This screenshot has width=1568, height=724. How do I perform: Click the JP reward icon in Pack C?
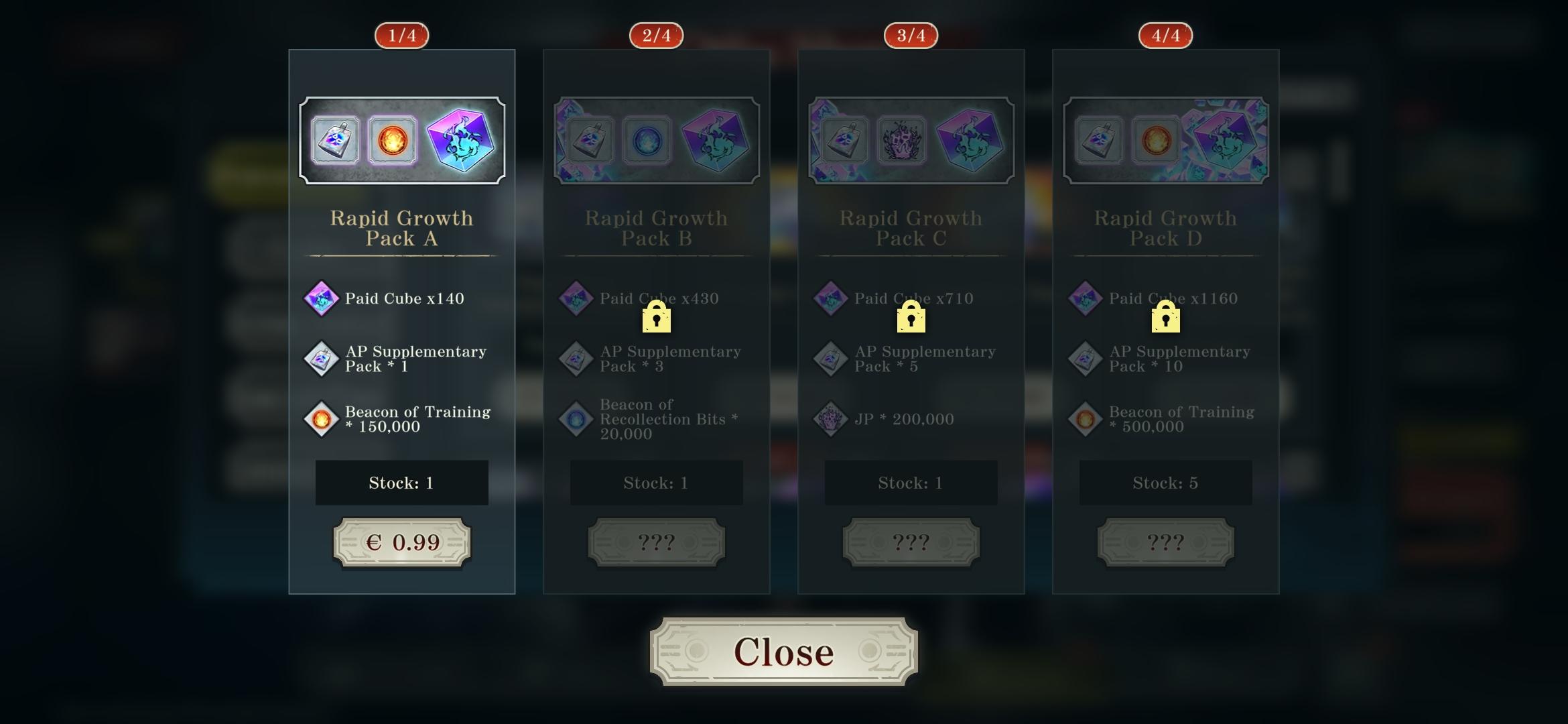click(x=830, y=418)
